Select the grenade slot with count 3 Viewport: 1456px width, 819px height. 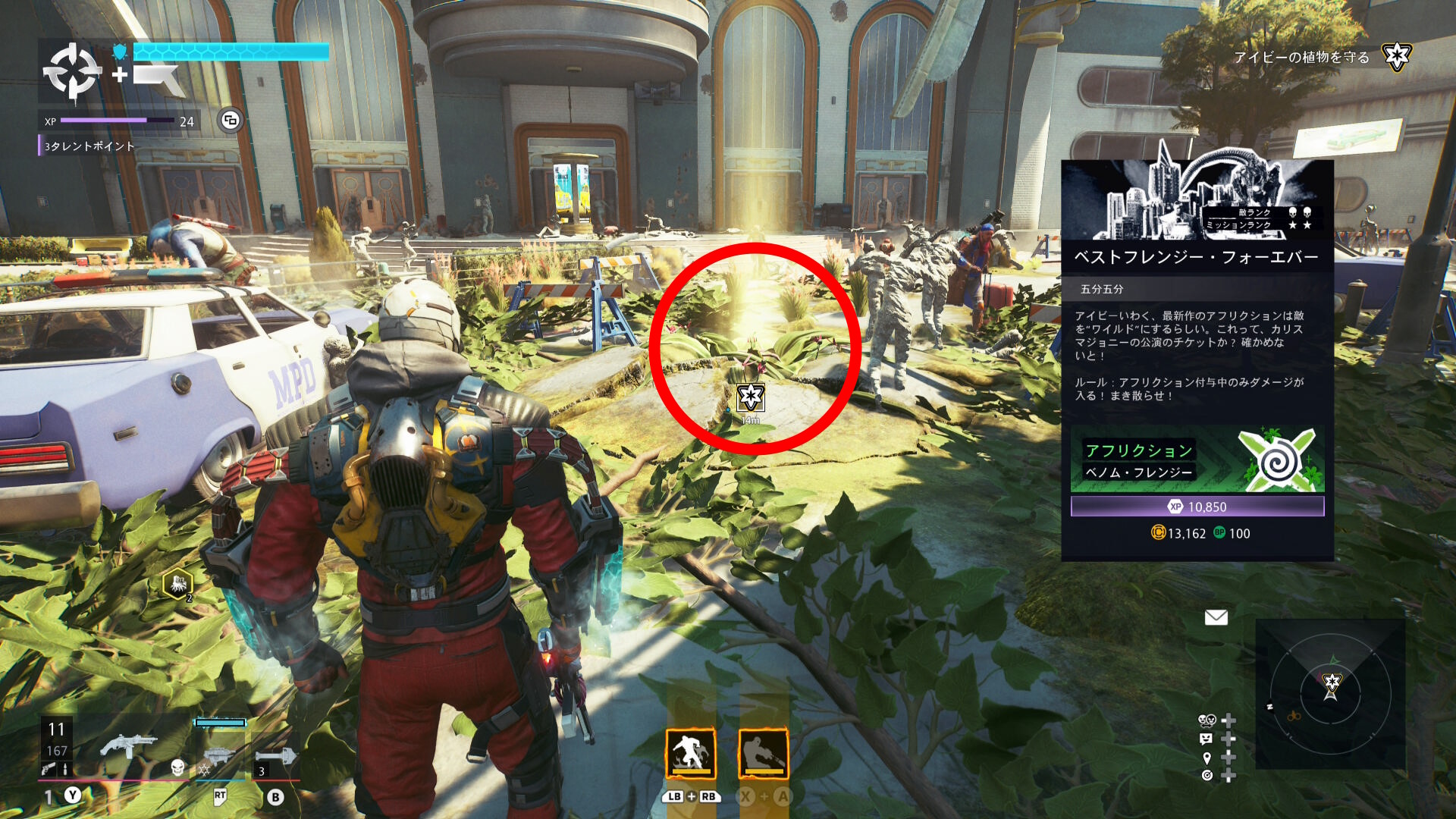pyautogui.click(x=276, y=758)
